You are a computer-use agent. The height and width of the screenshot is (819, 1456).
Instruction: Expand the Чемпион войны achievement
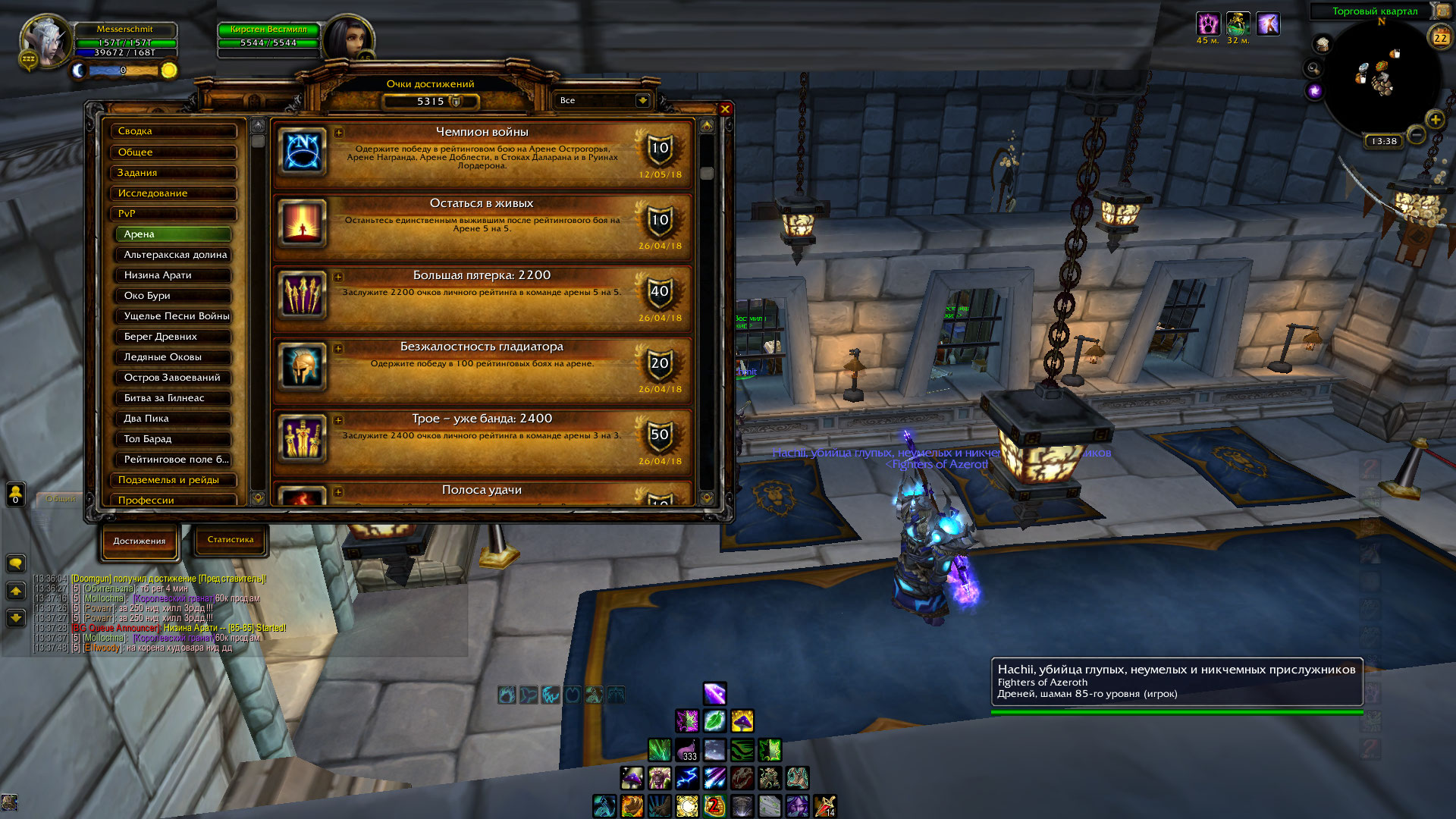pos(338,133)
